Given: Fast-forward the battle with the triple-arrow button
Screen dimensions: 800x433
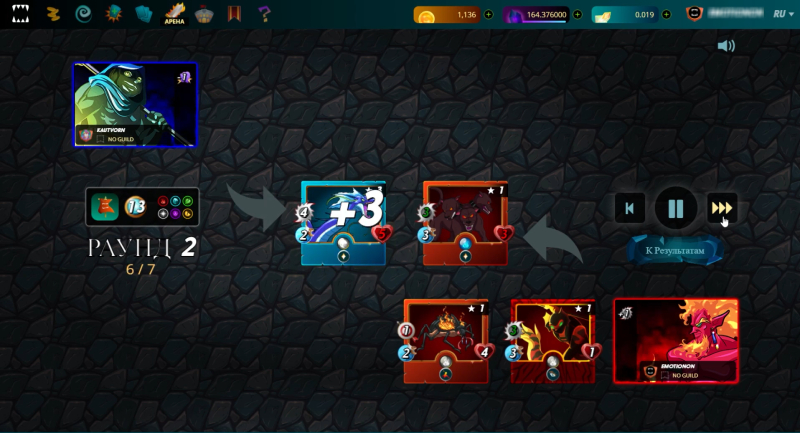Looking at the screenshot, I should click(722, 208).
